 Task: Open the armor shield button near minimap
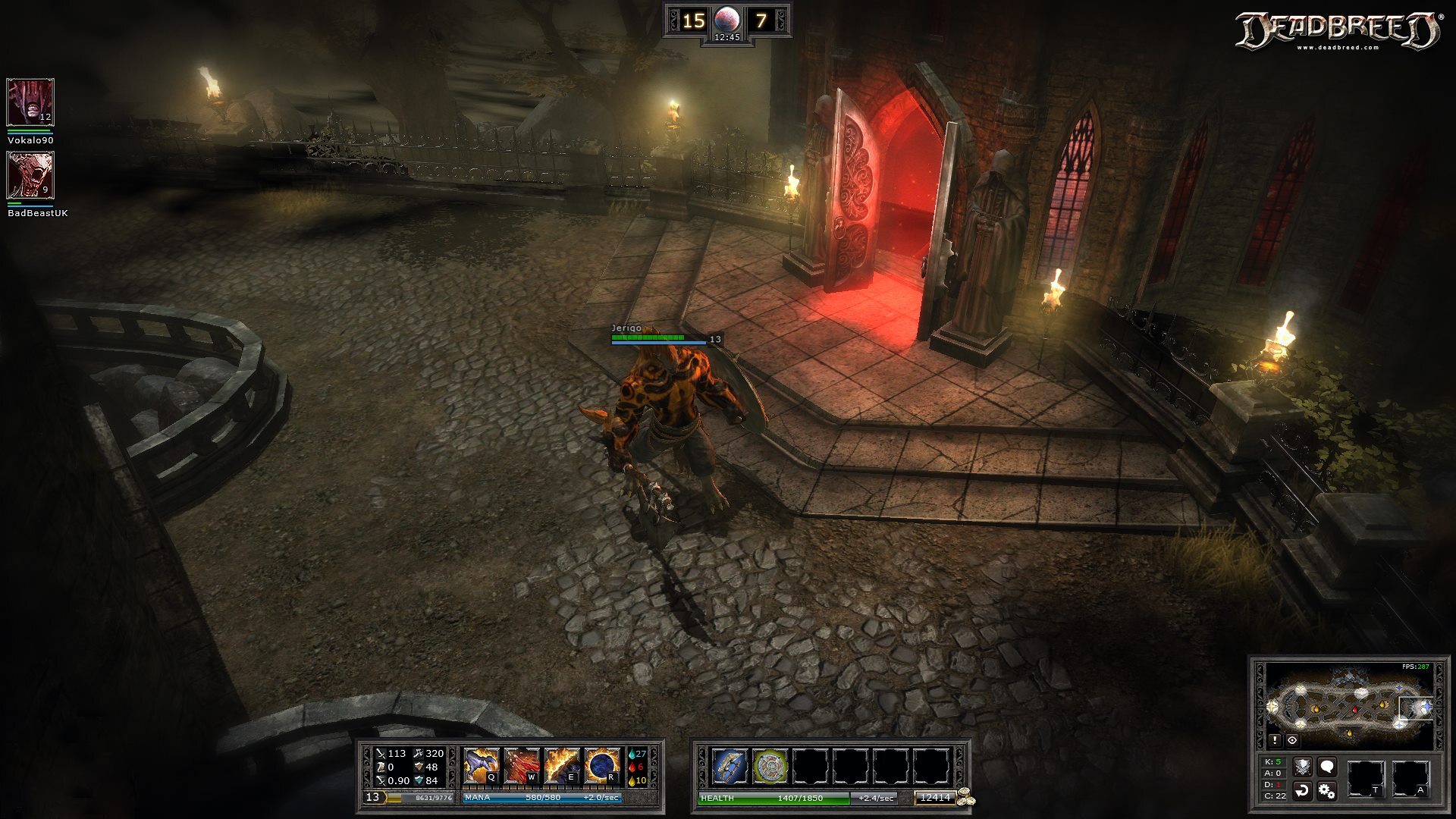coord(1302,767)
